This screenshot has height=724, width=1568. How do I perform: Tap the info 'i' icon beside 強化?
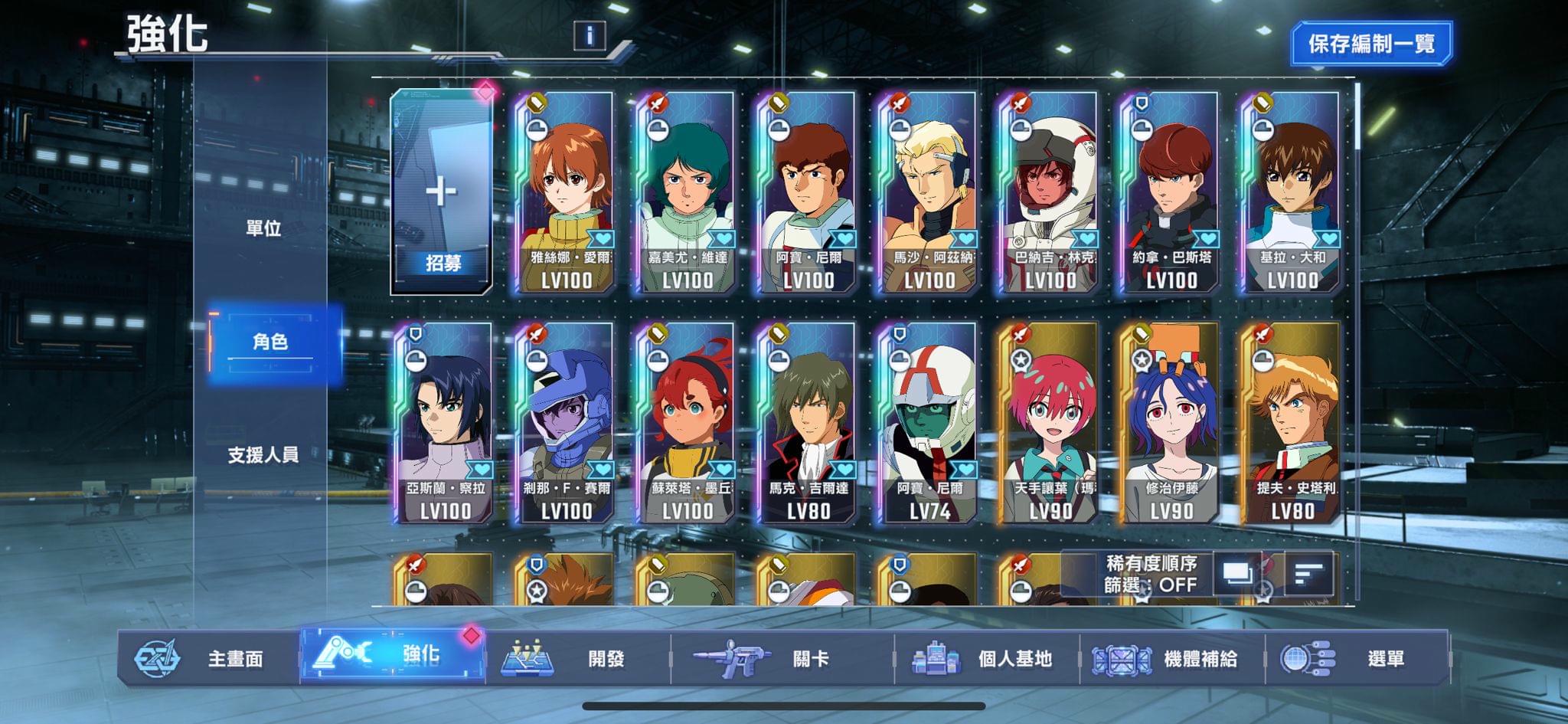590,35
